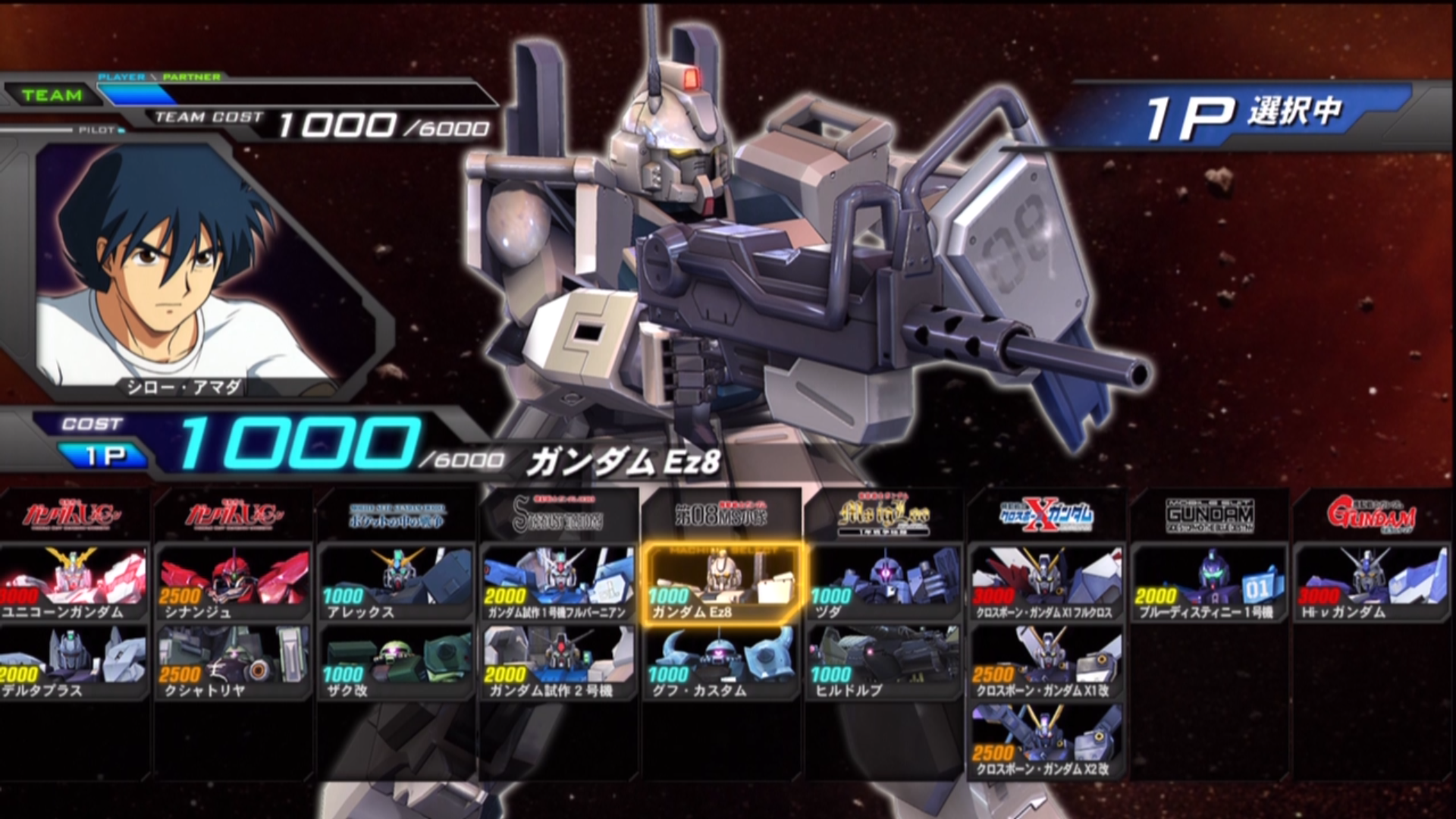Select the Delta Plus unit
Image resolution: width=1456 pixels, height=819 pixels.
(73, 661)
